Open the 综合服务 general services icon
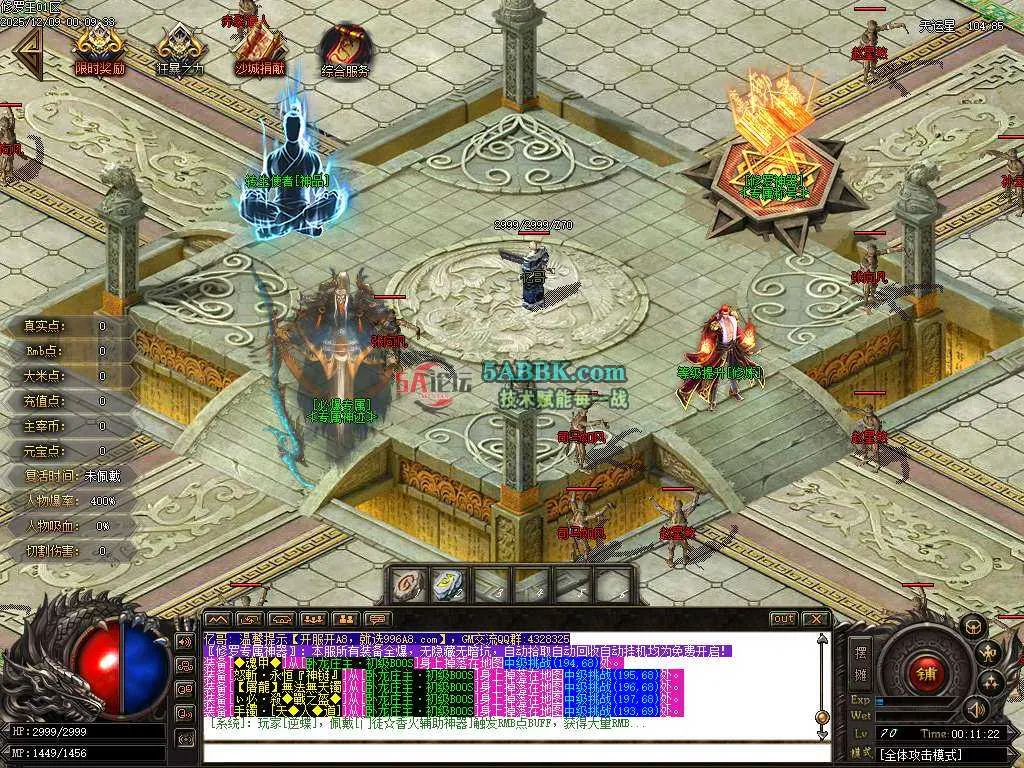Image resolution: width=1024 pixels, height=768 pixels. pyautogui.click(x=345, y=48)
